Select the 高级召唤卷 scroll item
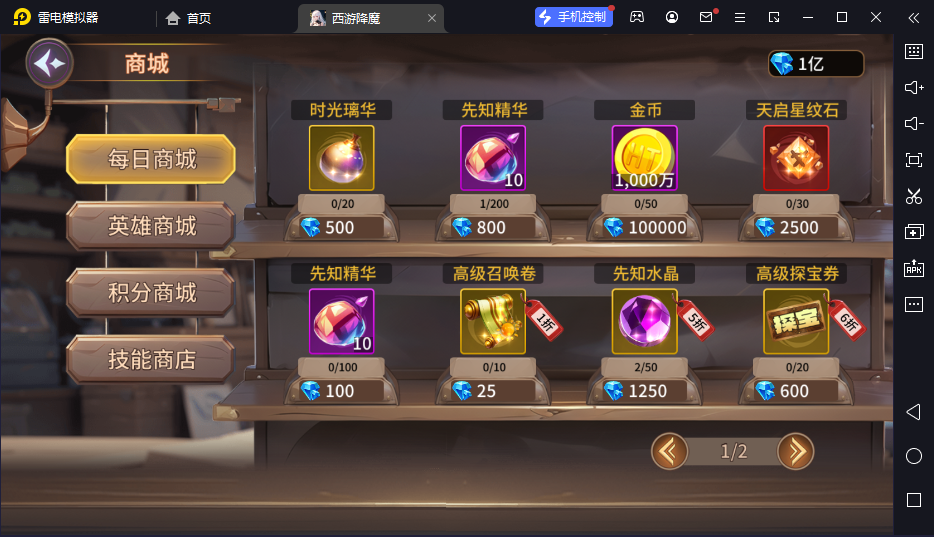934x537 pixels. 492,322
